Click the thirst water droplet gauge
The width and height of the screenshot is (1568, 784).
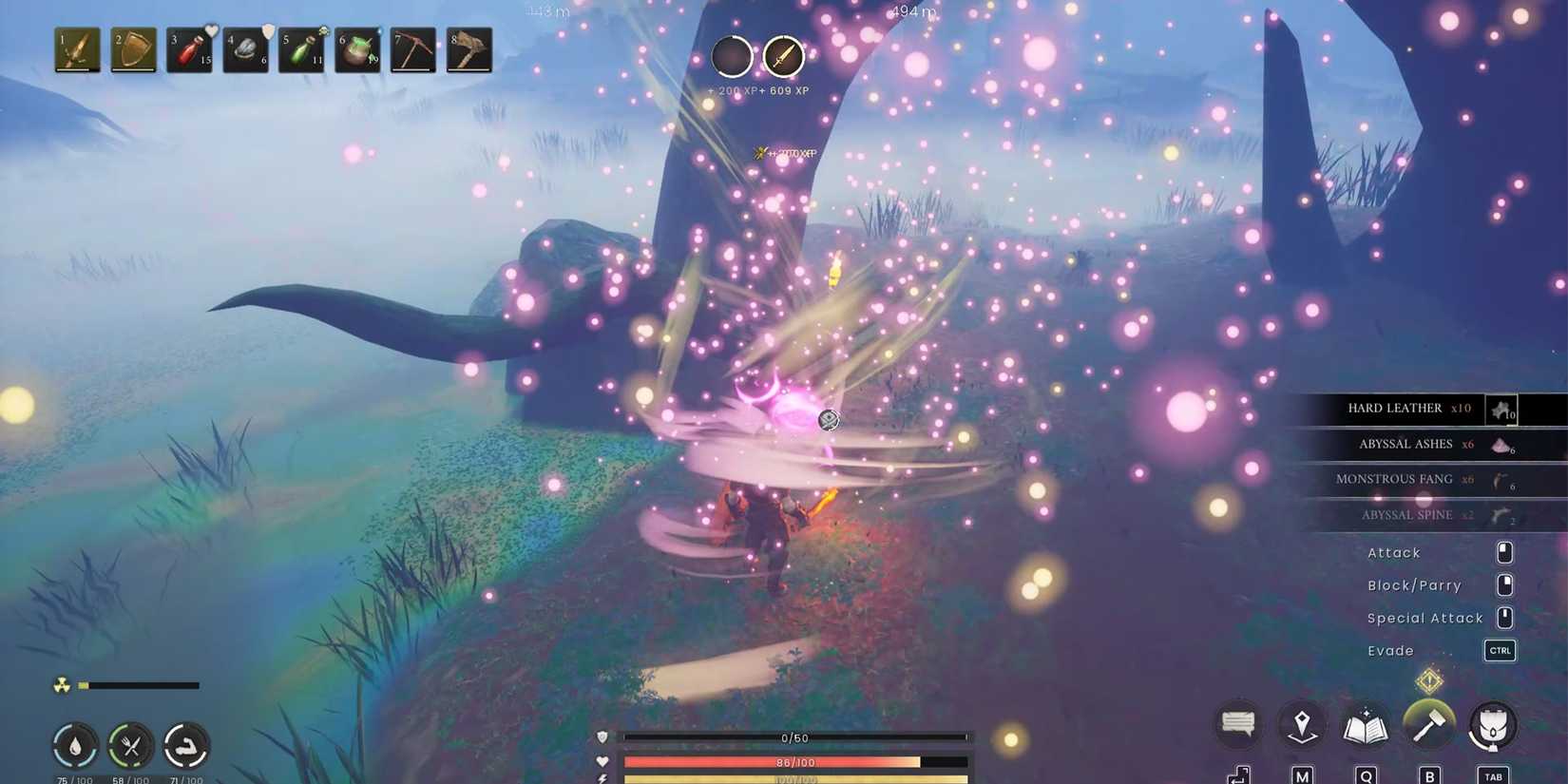coord(75,746)
